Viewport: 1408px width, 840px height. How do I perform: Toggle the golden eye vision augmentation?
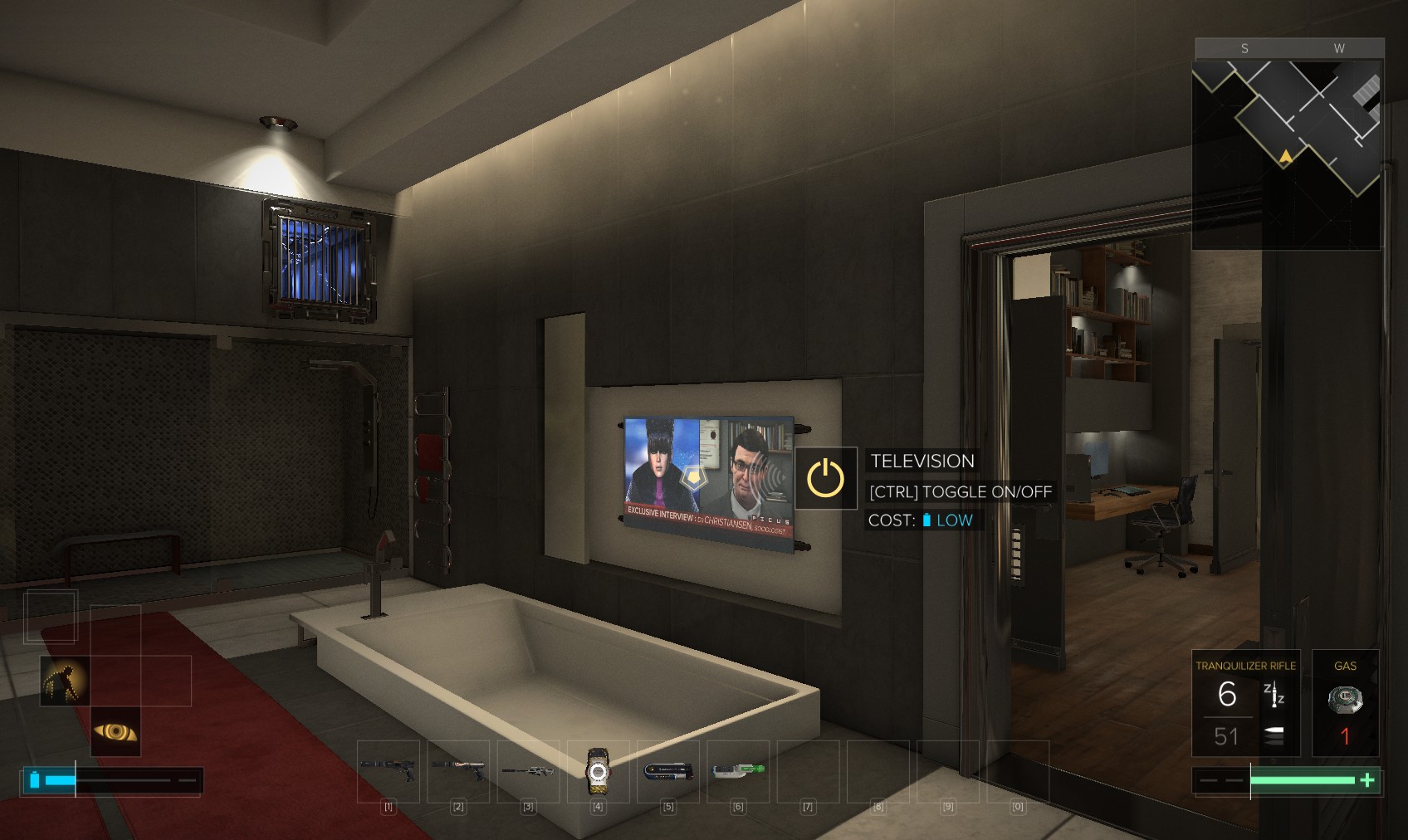(115, 731)
